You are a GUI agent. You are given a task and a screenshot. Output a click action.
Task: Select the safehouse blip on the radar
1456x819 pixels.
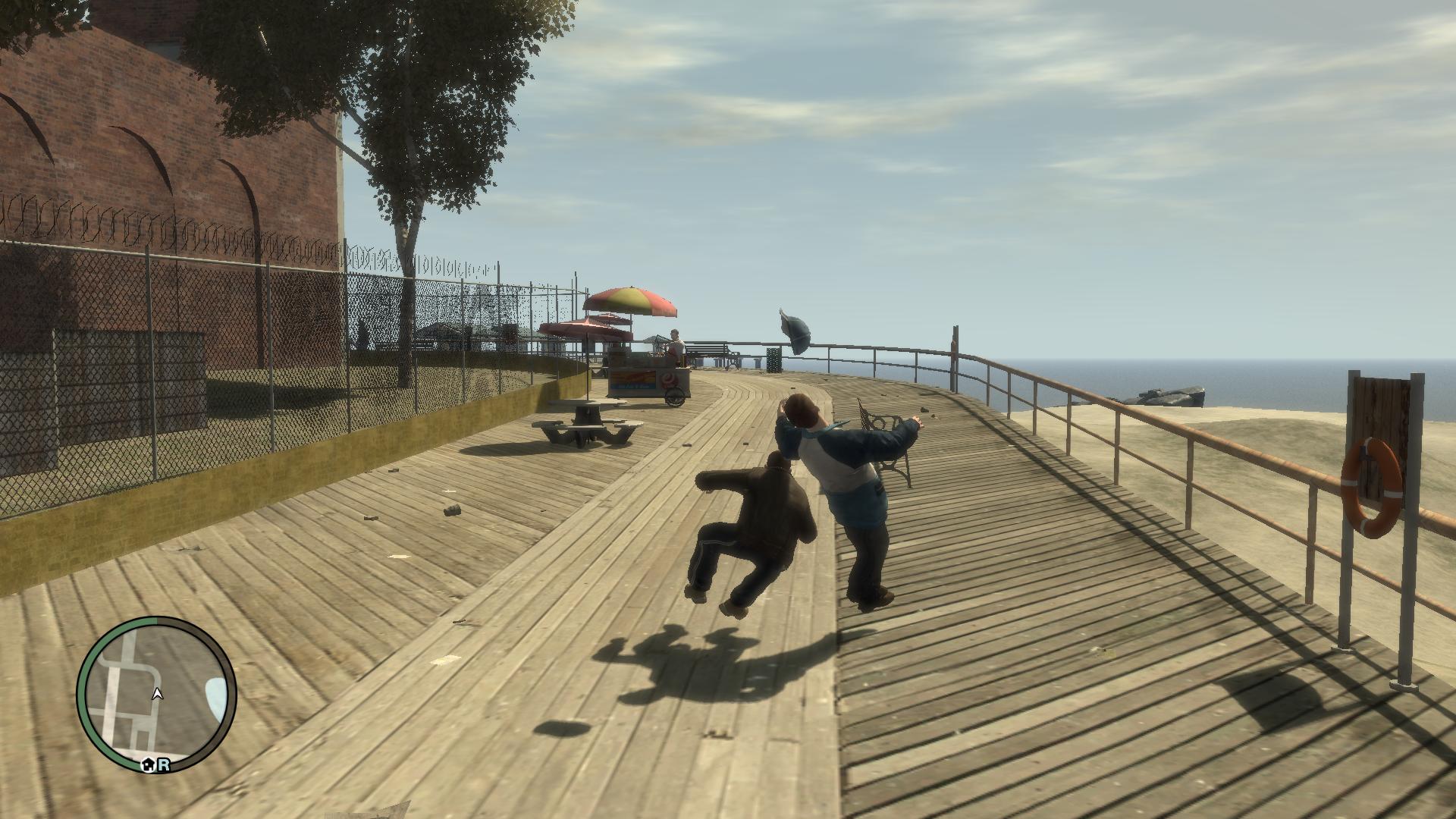[149, 766]
